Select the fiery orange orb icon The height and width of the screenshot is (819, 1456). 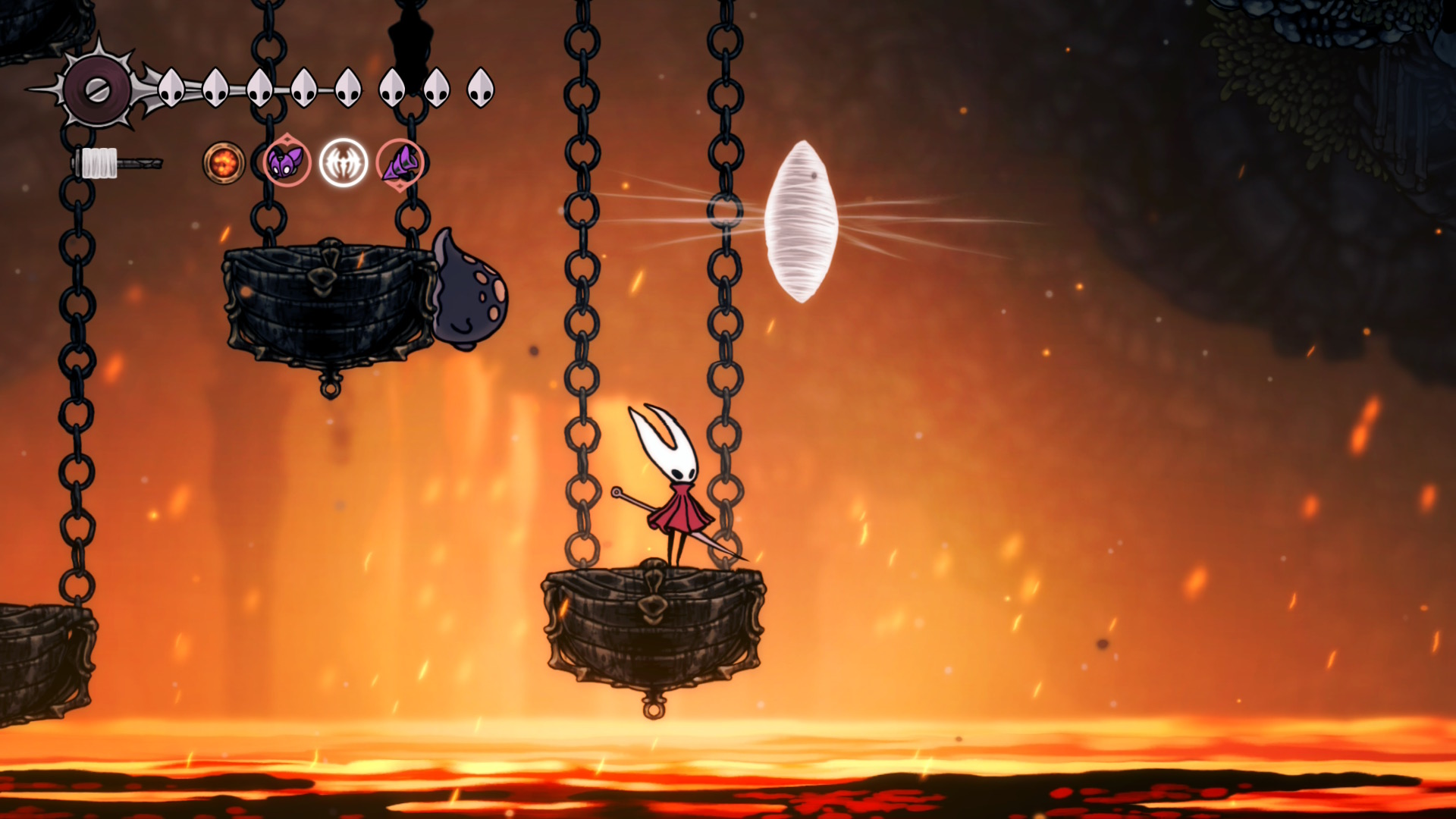[224, 162]
